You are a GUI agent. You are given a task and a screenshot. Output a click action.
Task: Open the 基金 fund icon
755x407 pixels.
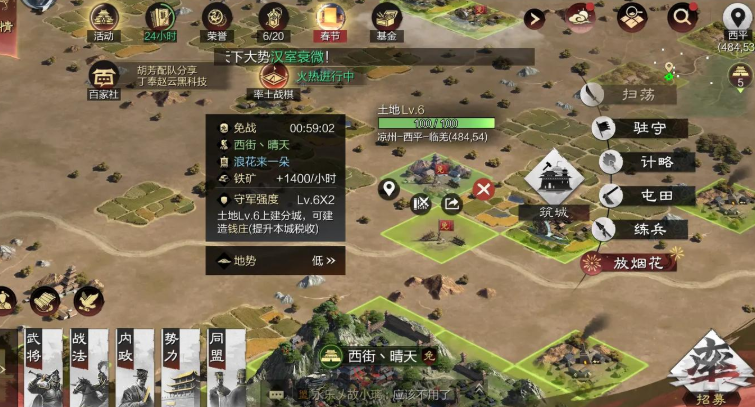(386, 18)
